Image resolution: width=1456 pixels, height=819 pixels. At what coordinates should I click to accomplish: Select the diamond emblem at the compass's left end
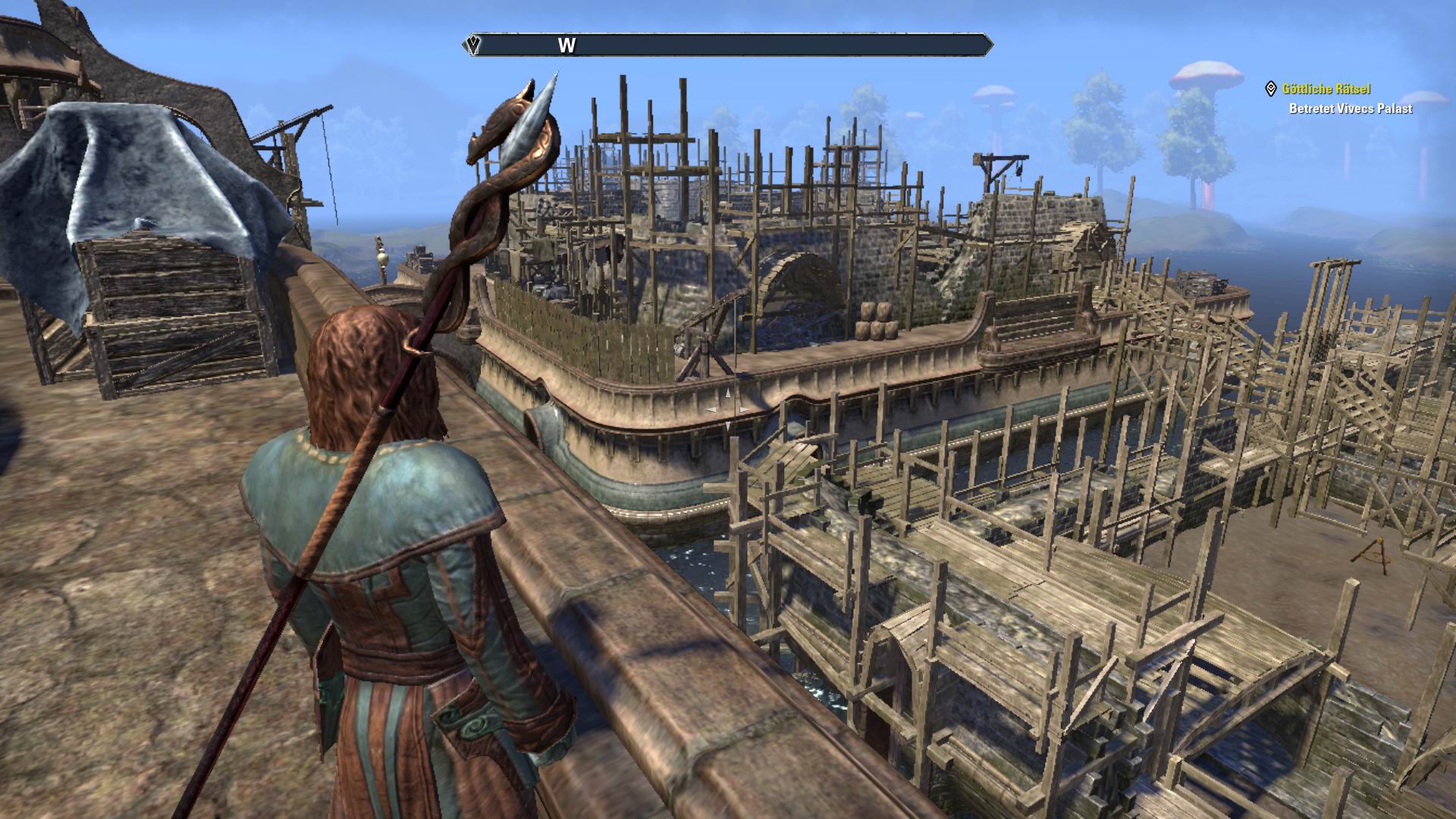[x=472, y=45]
